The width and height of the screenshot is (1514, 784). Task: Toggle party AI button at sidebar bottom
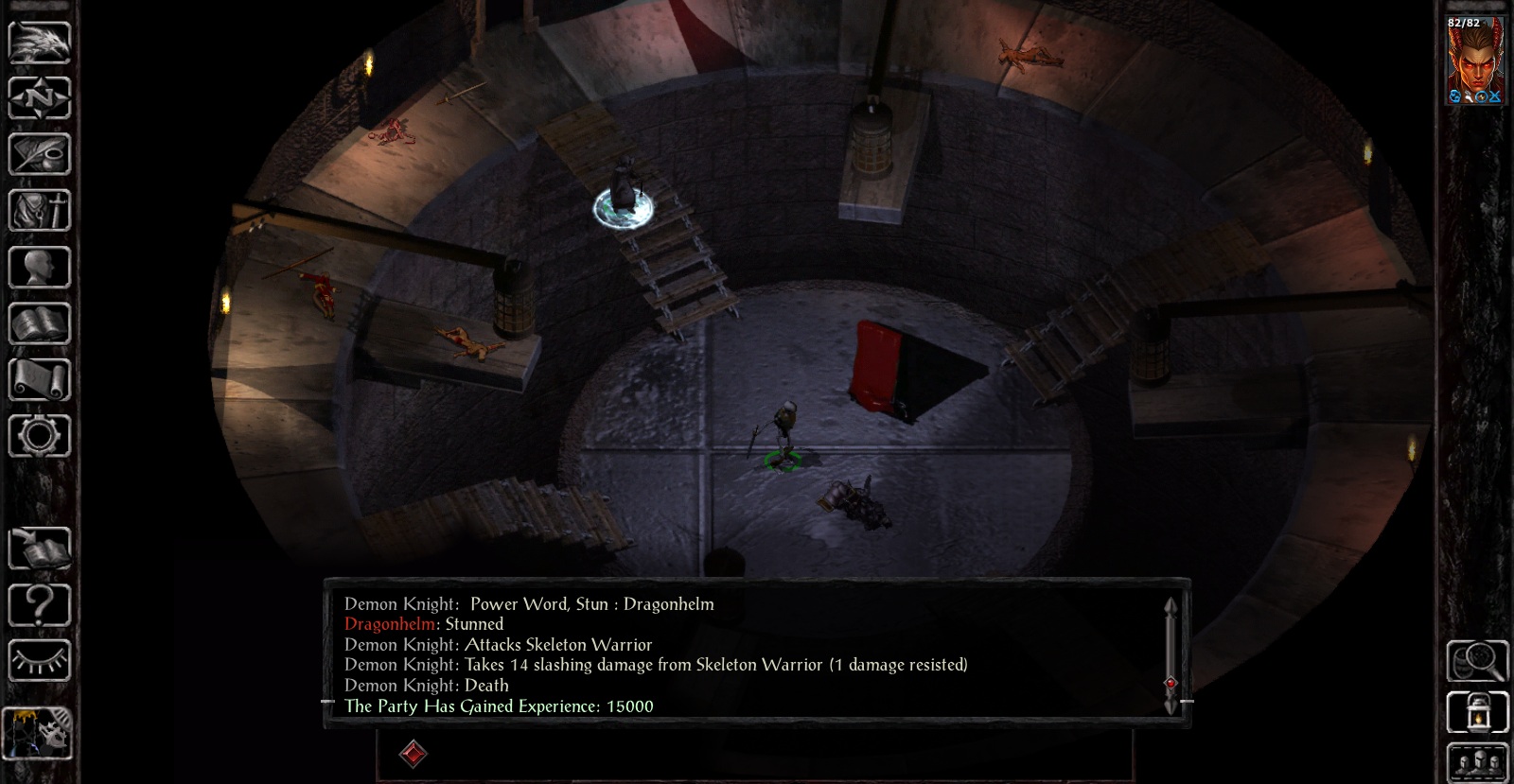39,733
